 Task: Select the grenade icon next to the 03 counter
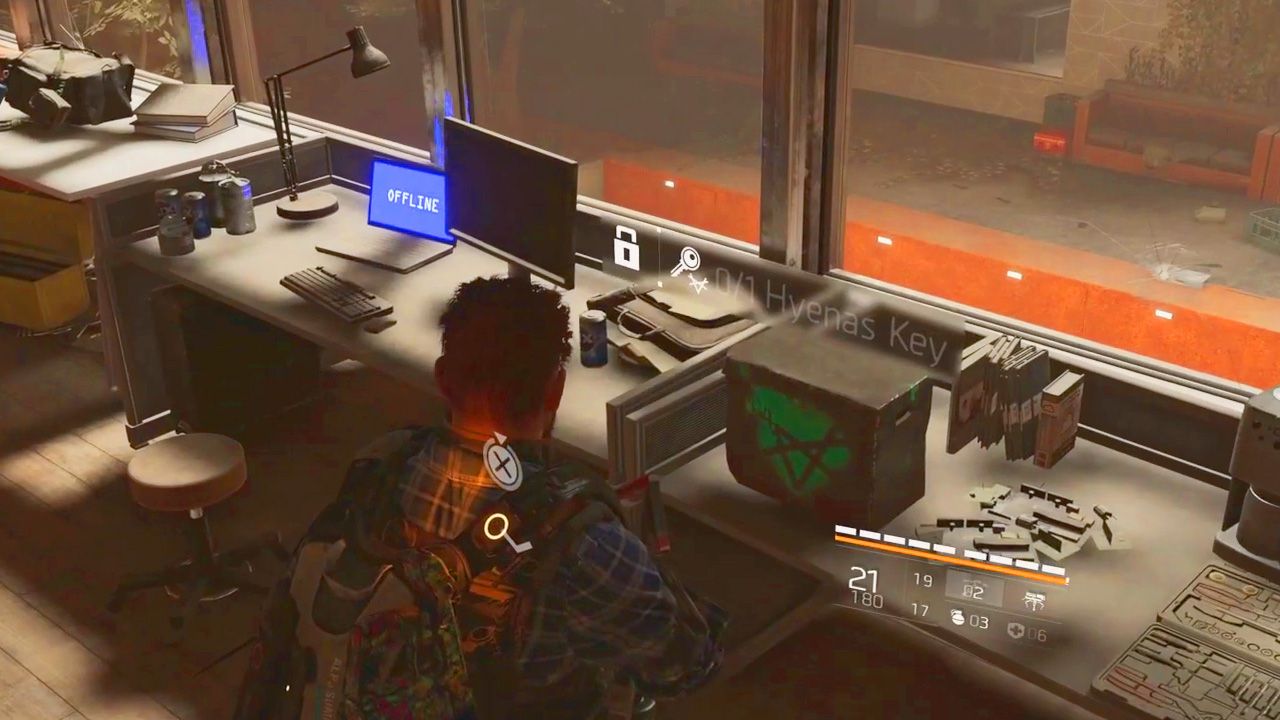(x=956, y=618)
